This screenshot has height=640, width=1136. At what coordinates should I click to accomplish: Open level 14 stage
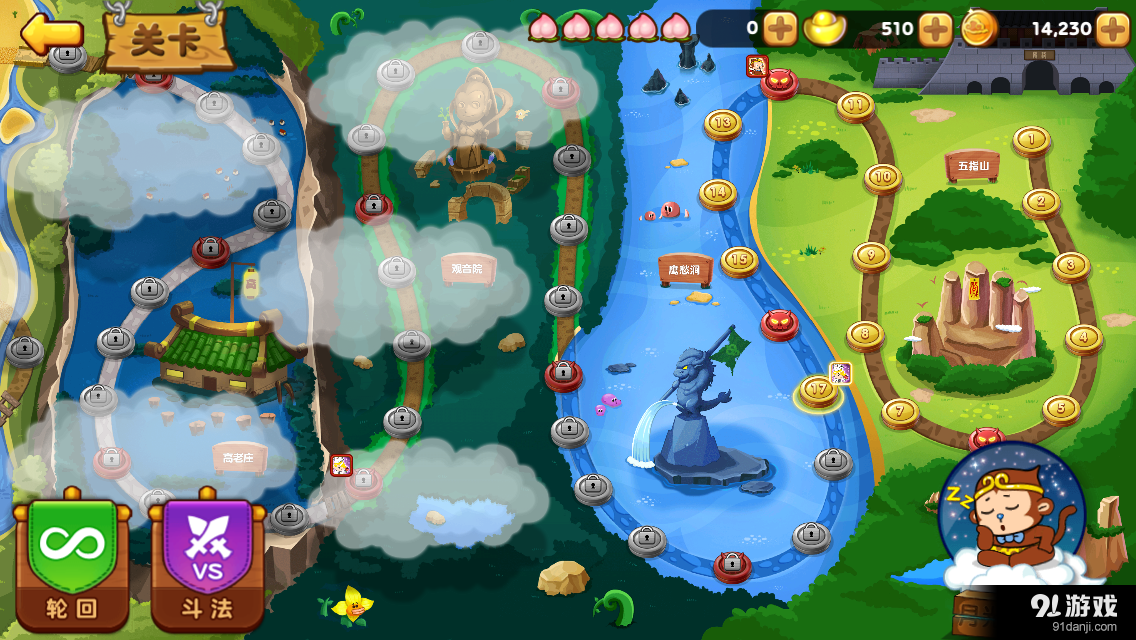point(717,192)
